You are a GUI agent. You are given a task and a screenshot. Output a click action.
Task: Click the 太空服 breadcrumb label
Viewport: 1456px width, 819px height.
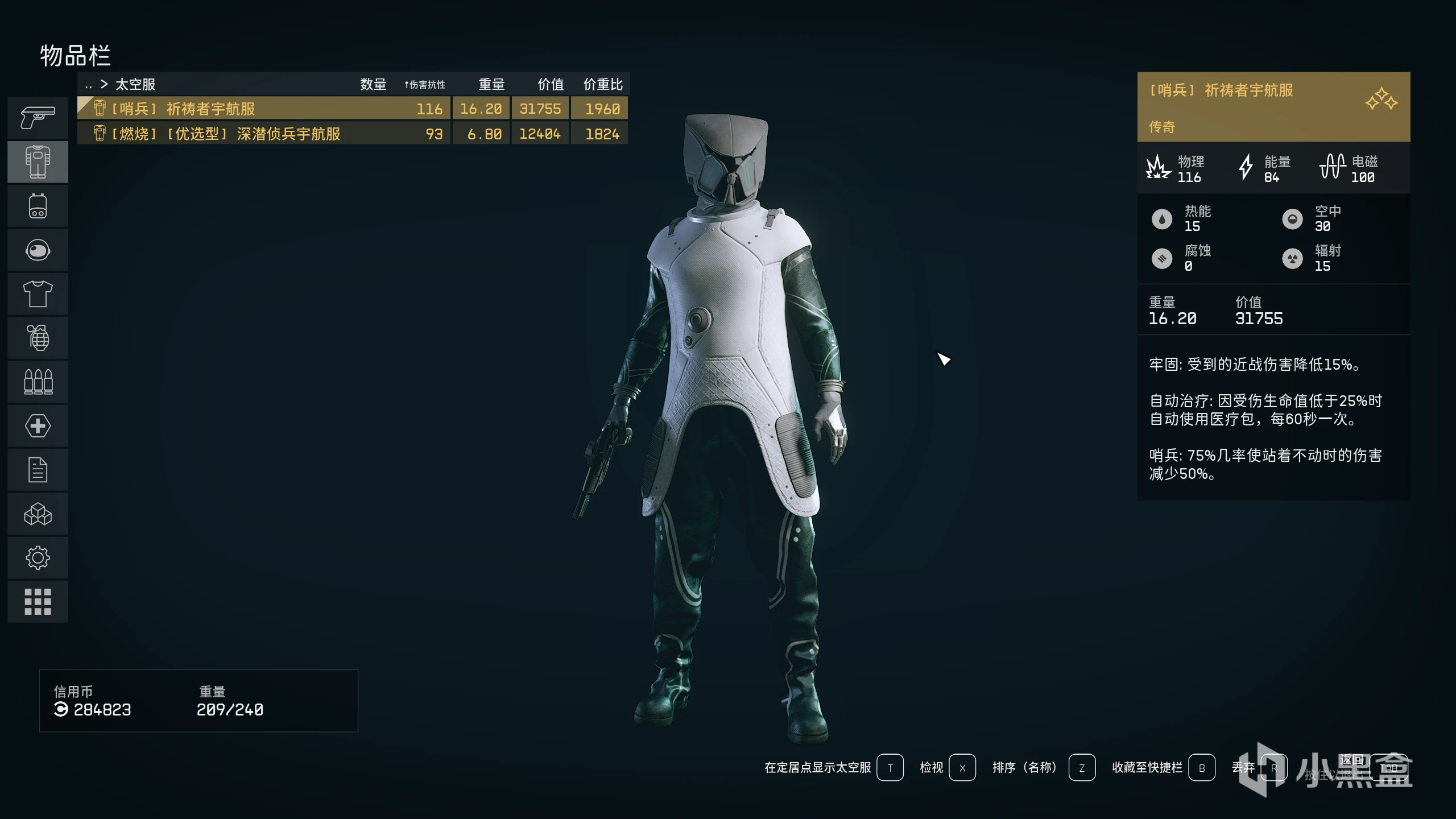point(136,84)
